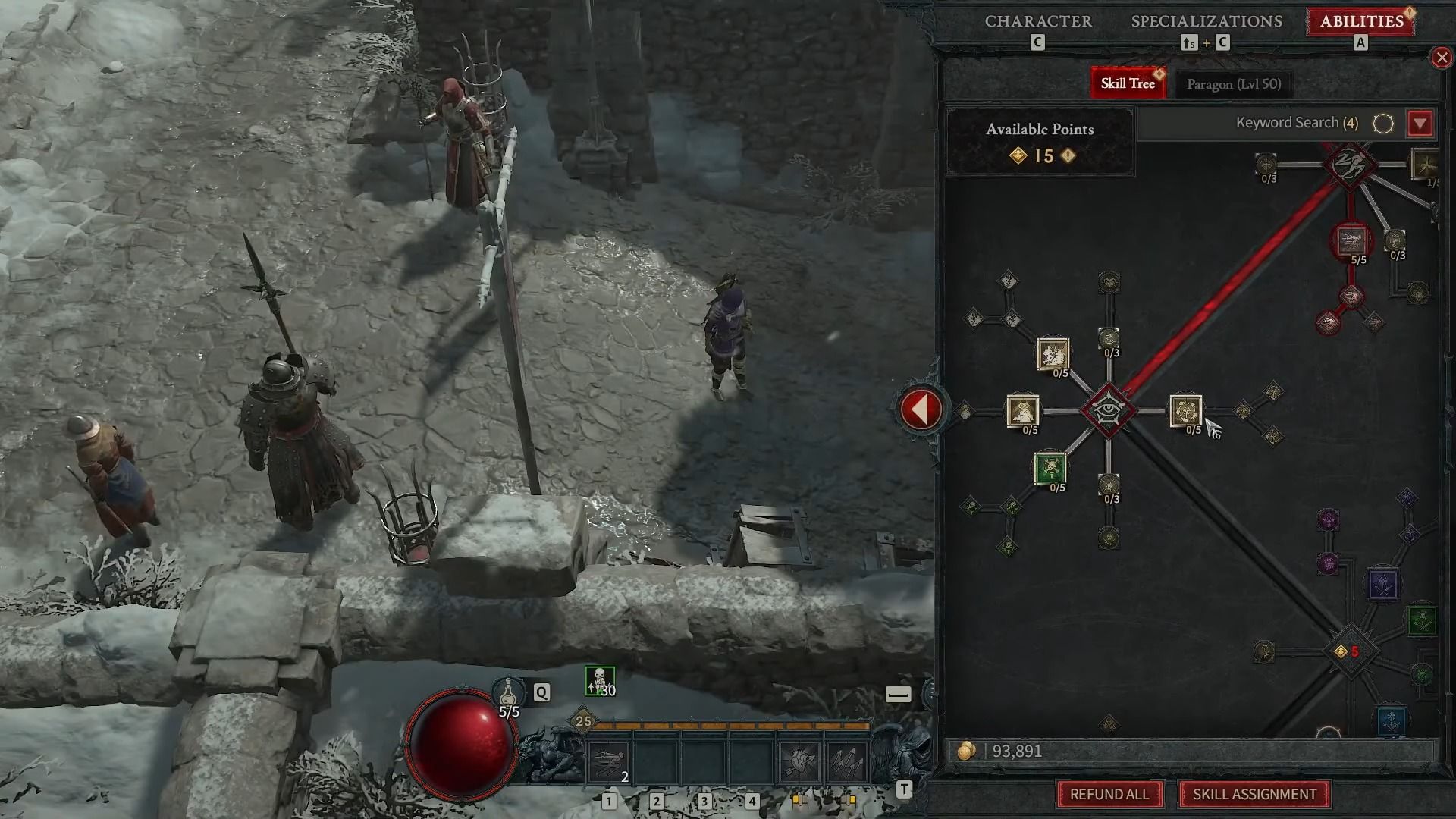Close the abilities panel
Image resolution: width=1456 pixels, height=819 pixels.
click(x=1441, y=58)
